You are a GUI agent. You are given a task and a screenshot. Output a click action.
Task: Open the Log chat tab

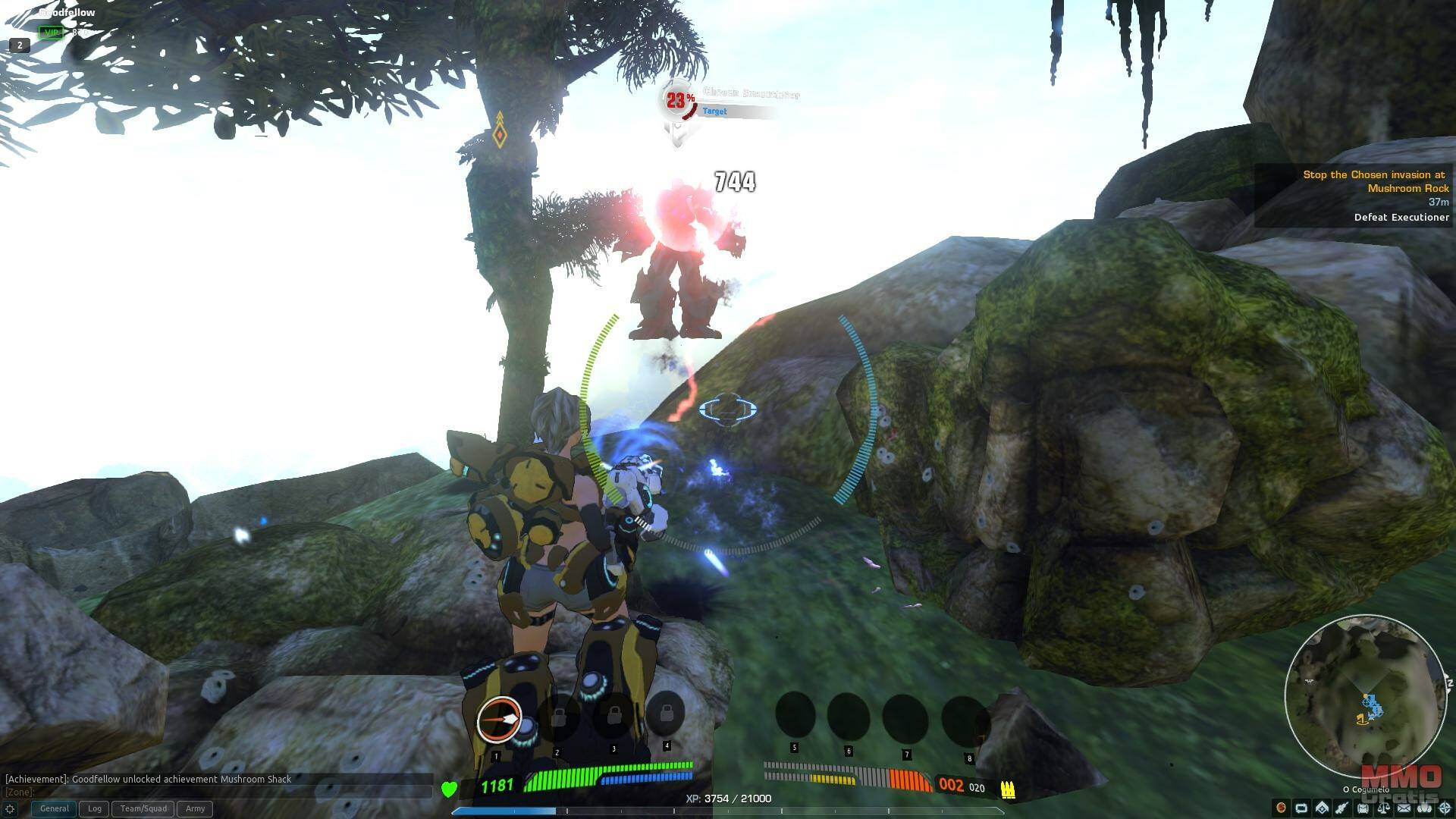point(94,808)
